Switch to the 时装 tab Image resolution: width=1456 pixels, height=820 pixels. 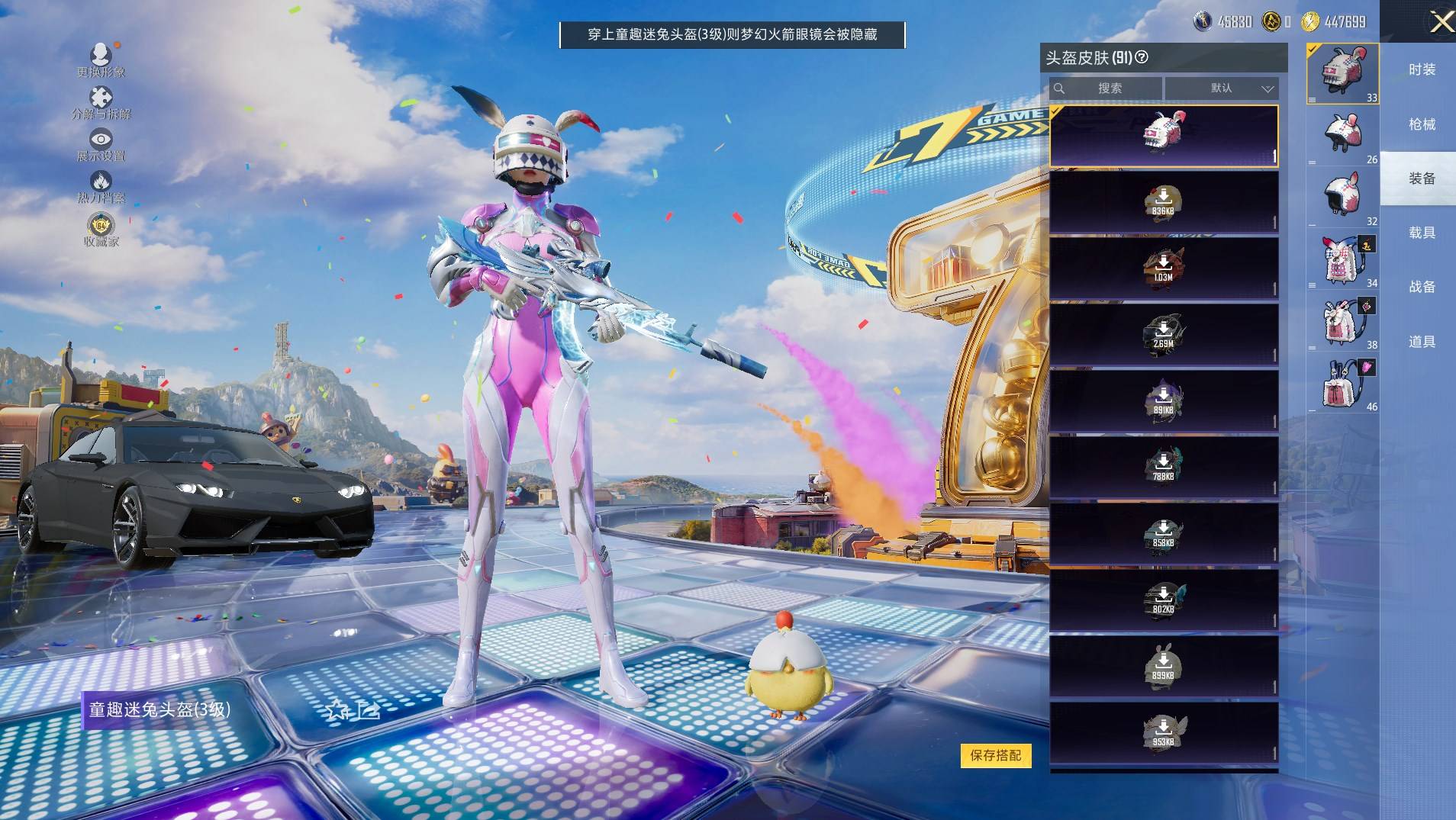point(1421,69)
